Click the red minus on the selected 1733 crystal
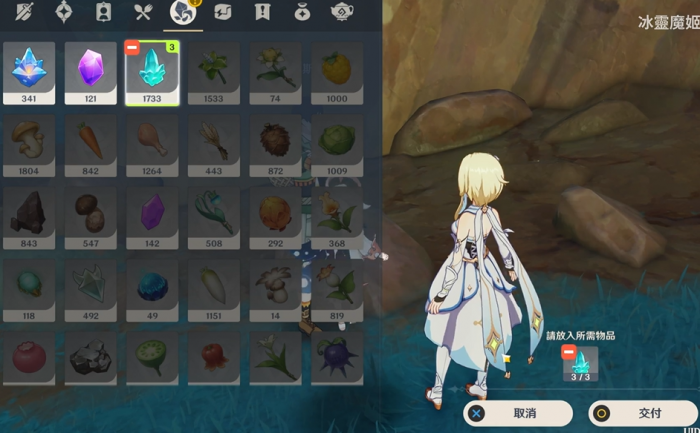Viewport: 700px width, 433px height. coord(132,48)
